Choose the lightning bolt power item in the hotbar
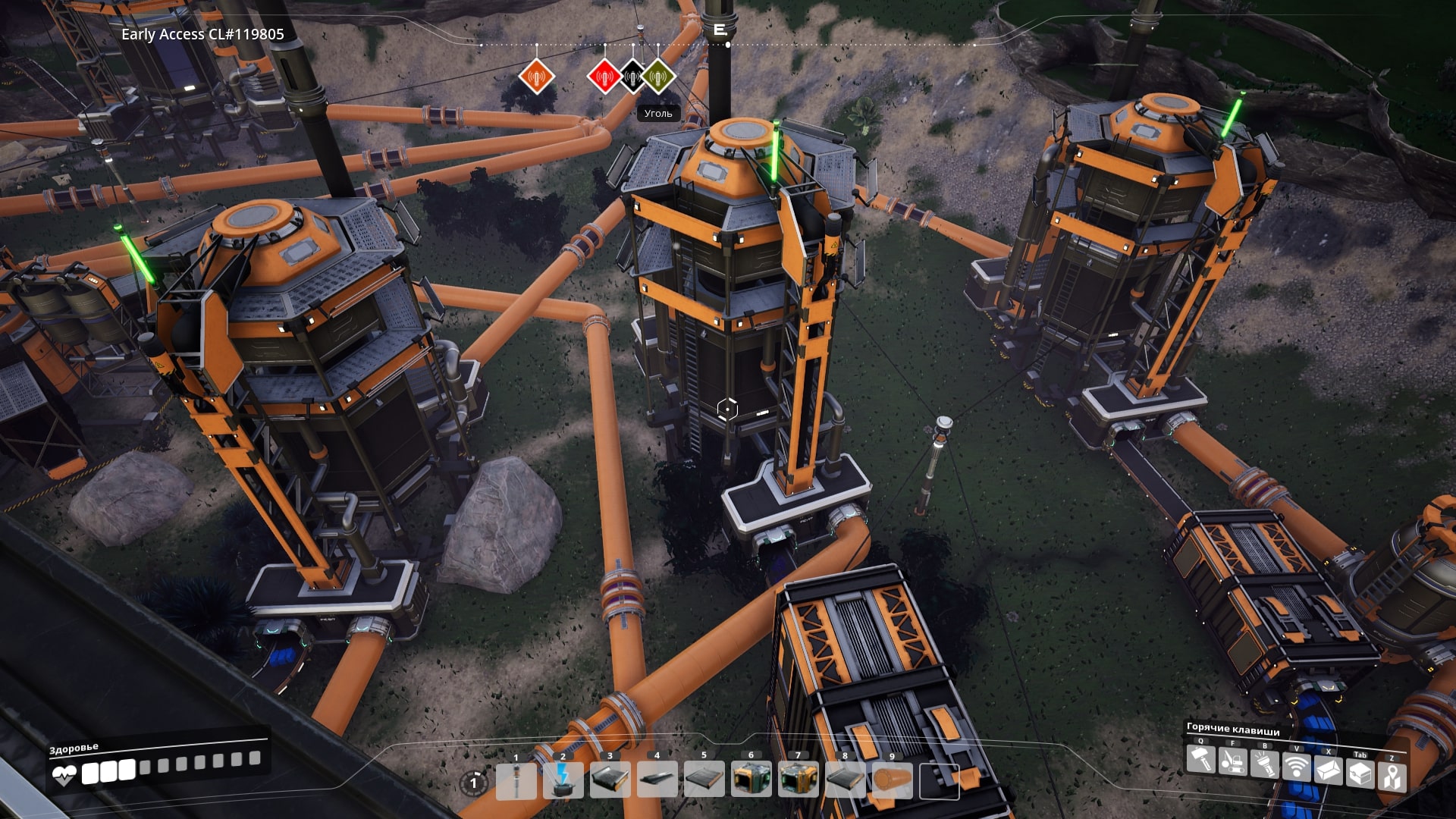1456x819 pixels. tap(563, 781)
